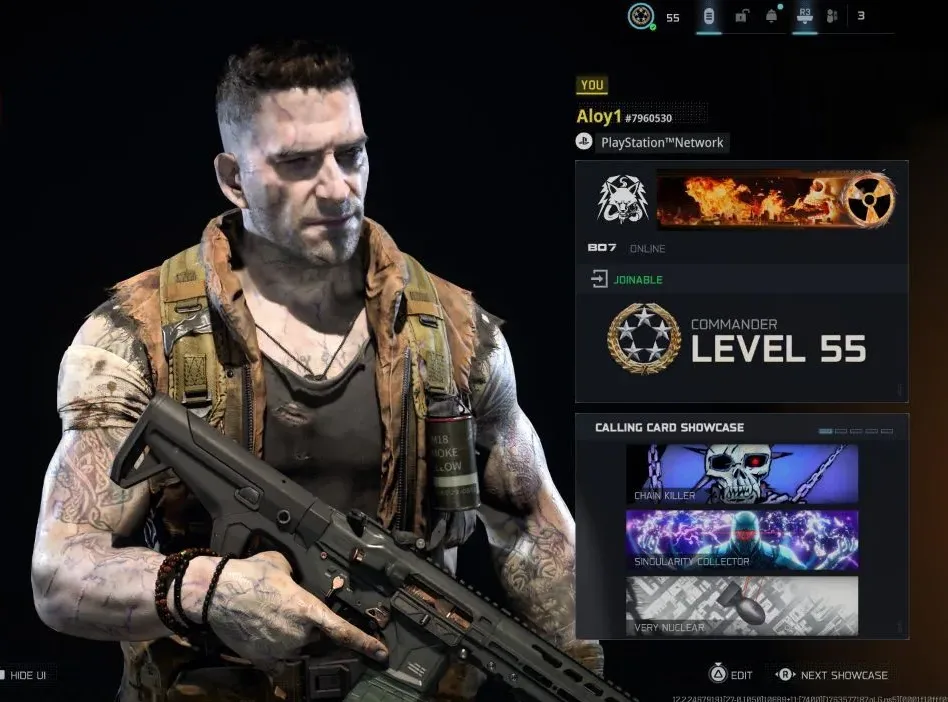The width and height of the screenshot is (948, 702).
Task: Hide the UI overlay
Action: coord(24,675)
